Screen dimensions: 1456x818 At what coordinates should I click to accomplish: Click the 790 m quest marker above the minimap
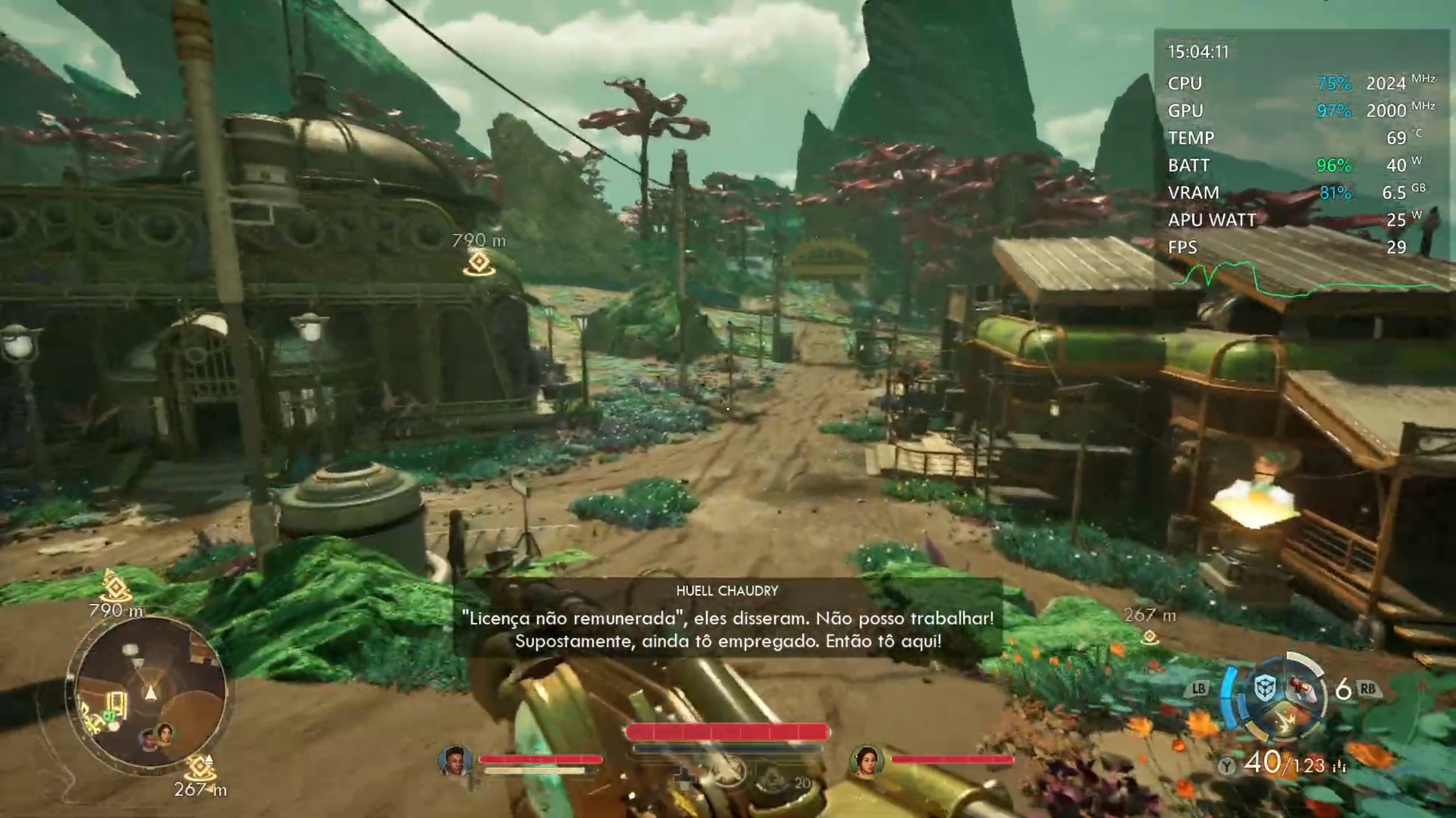tap(116, 587)
